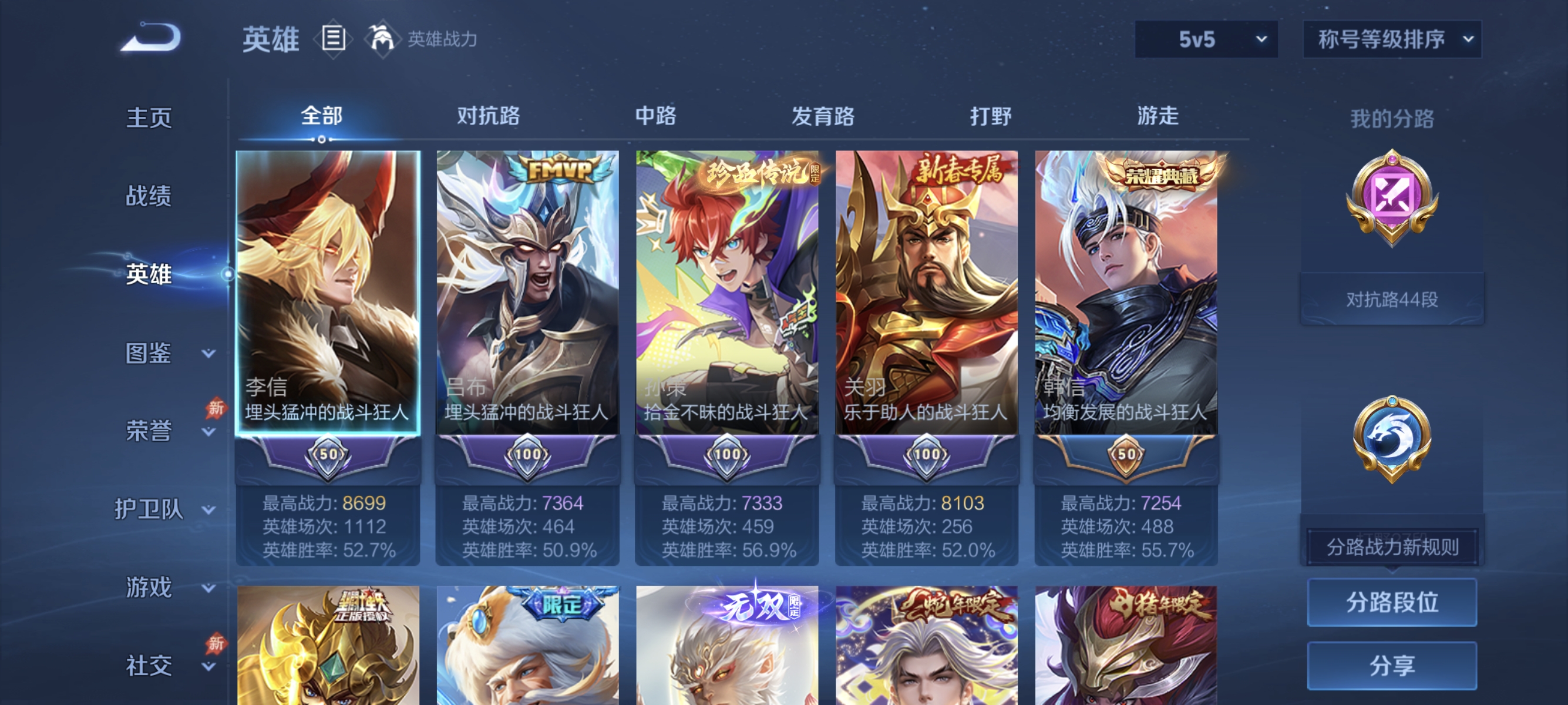Screen dimensions: 1568x705
Task: Open the hero handbook icon beside 英雄 title
Action: coord(332,38)
